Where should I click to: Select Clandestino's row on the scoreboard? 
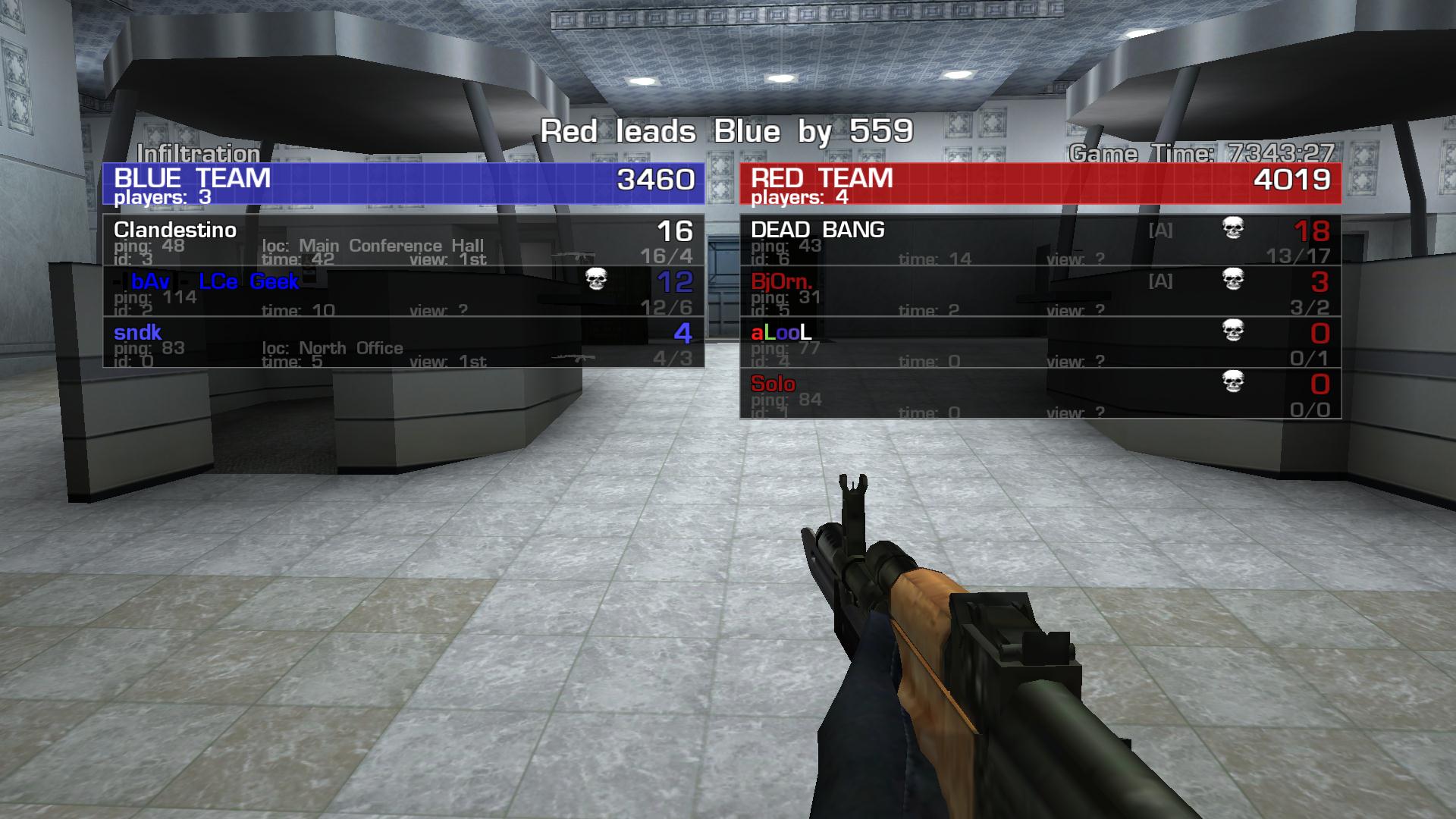pos(403,240)
